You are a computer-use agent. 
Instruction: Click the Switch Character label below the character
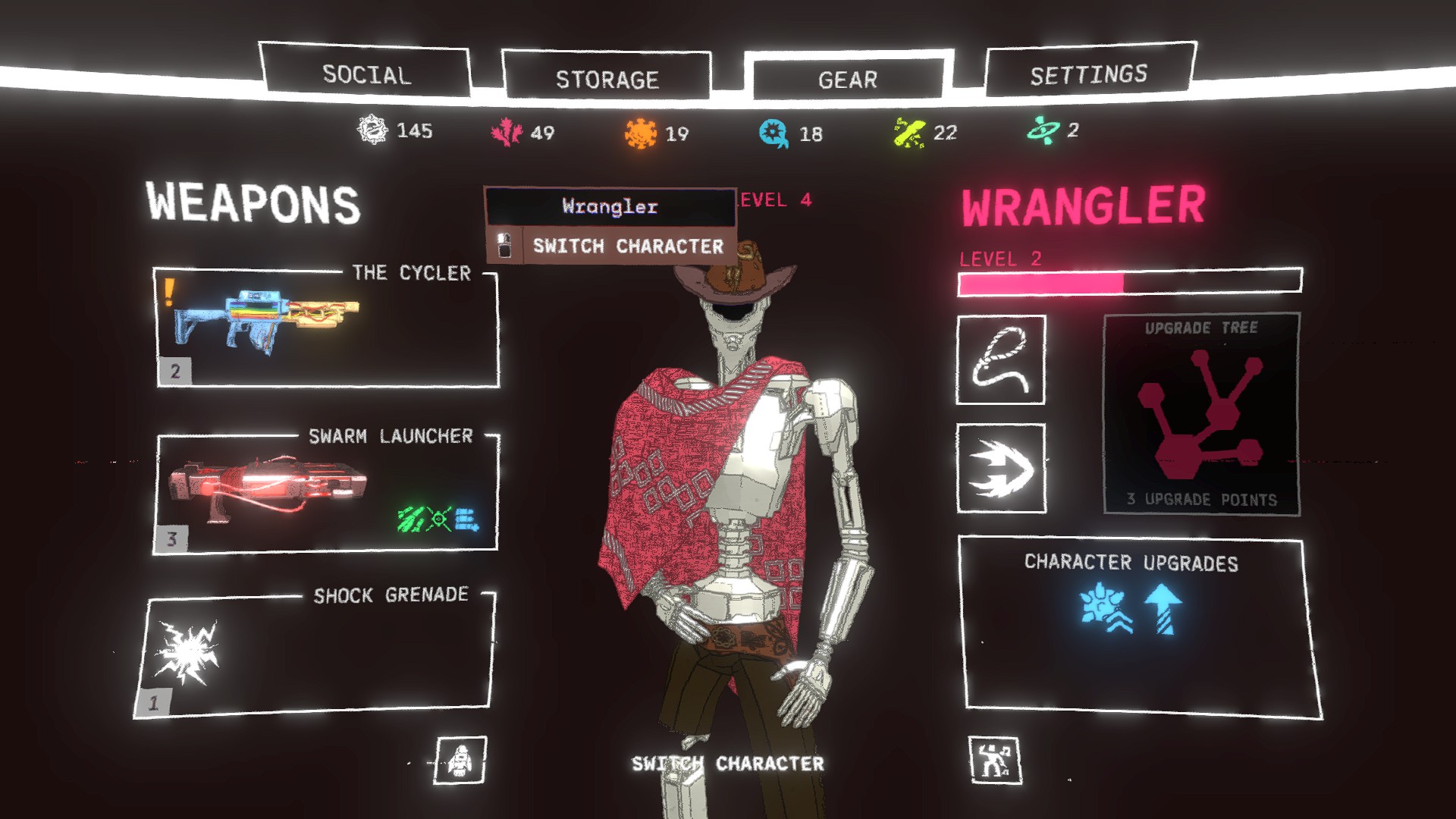click(727, 763)
